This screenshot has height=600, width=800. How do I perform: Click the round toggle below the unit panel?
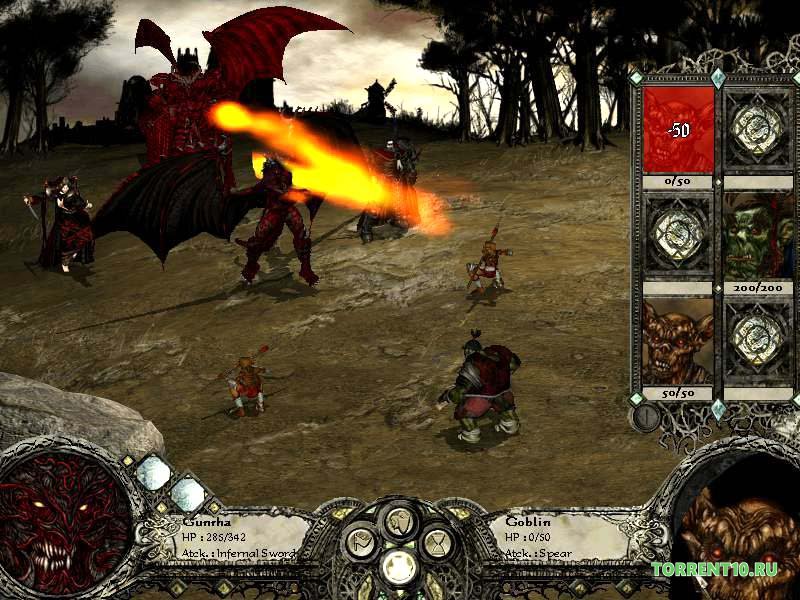[x=646, y=416]
